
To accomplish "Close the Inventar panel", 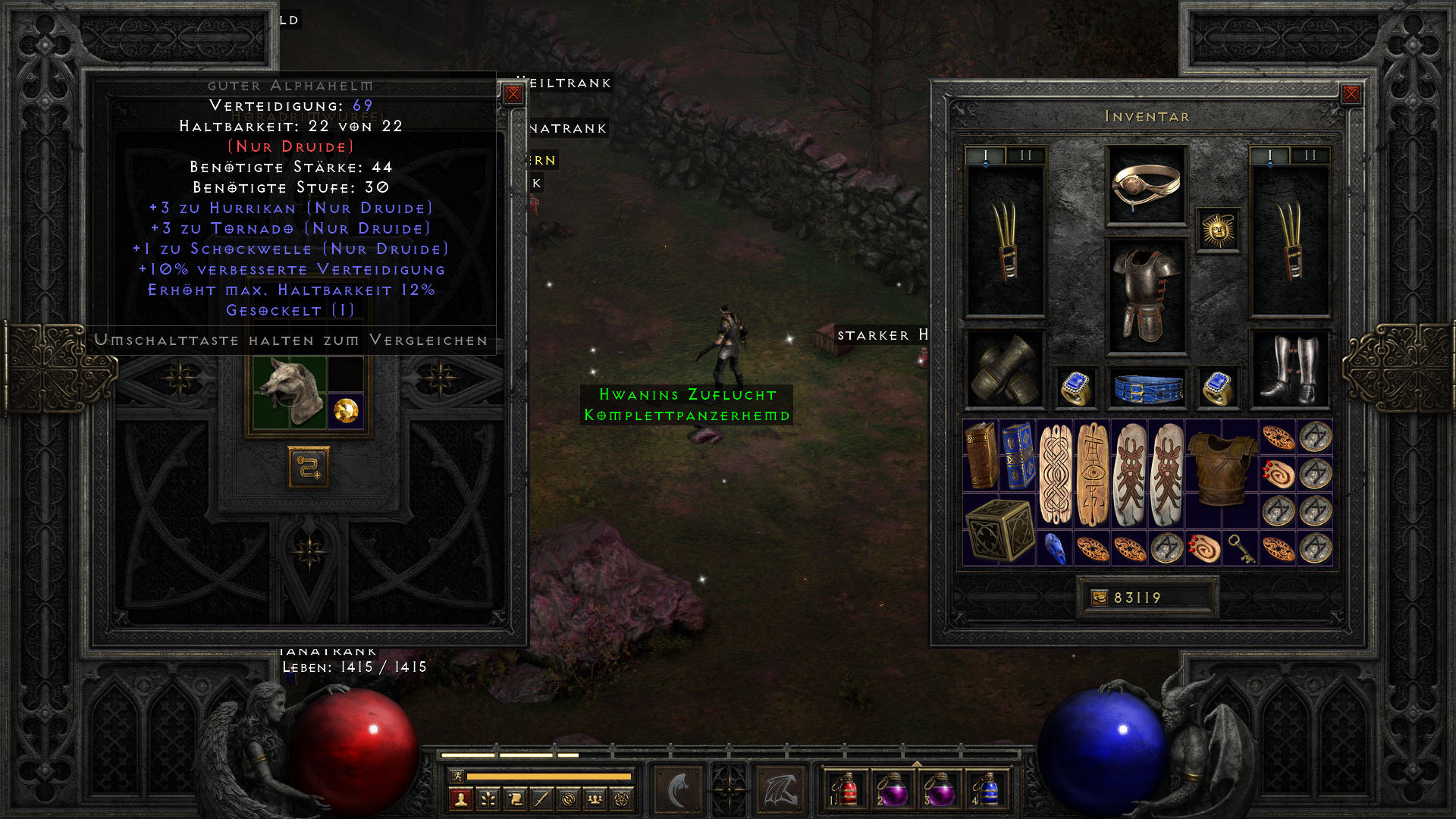I will [x=1353, y=93].
